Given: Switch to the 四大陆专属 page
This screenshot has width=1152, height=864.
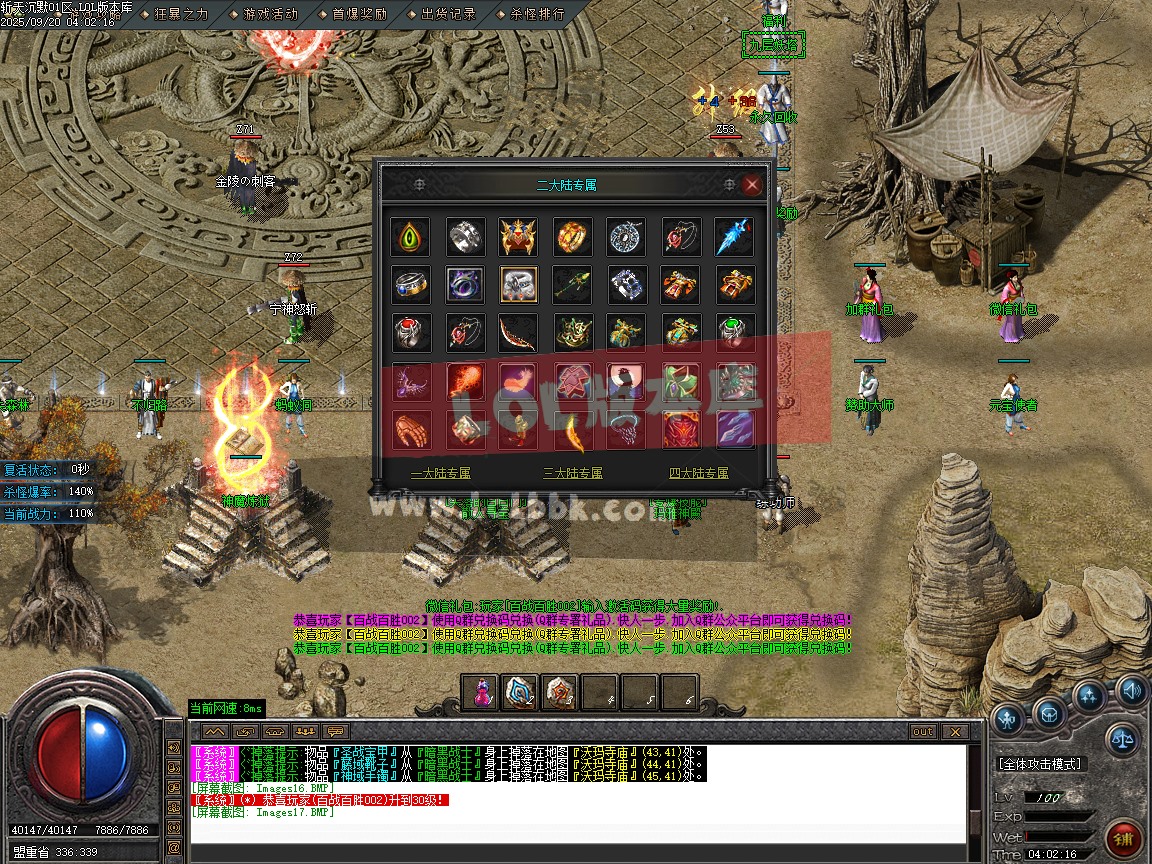Looking at the screenshot, I should [699, 473].
